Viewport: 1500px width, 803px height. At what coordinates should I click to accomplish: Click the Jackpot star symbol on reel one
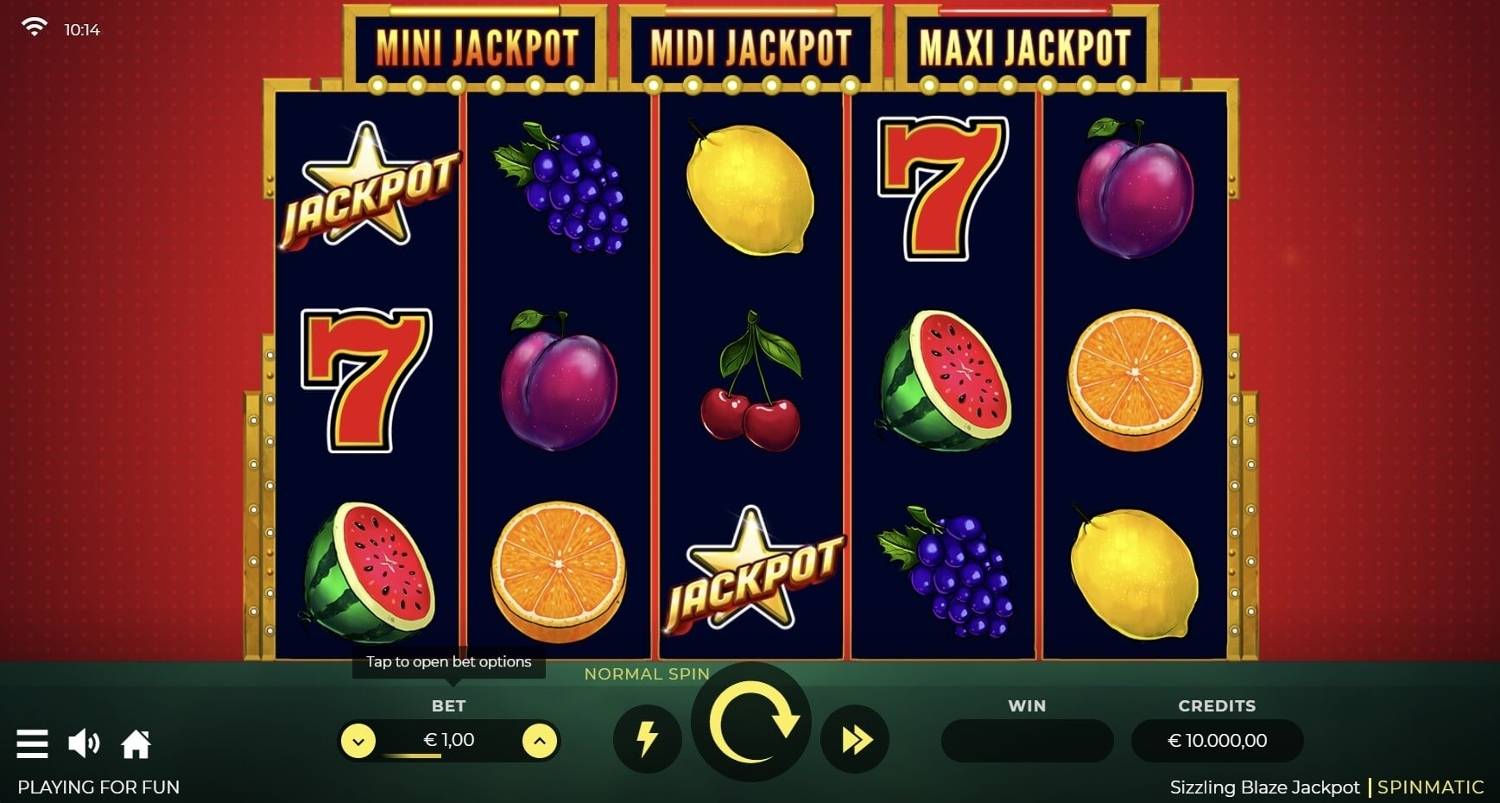tap(368, 190)
